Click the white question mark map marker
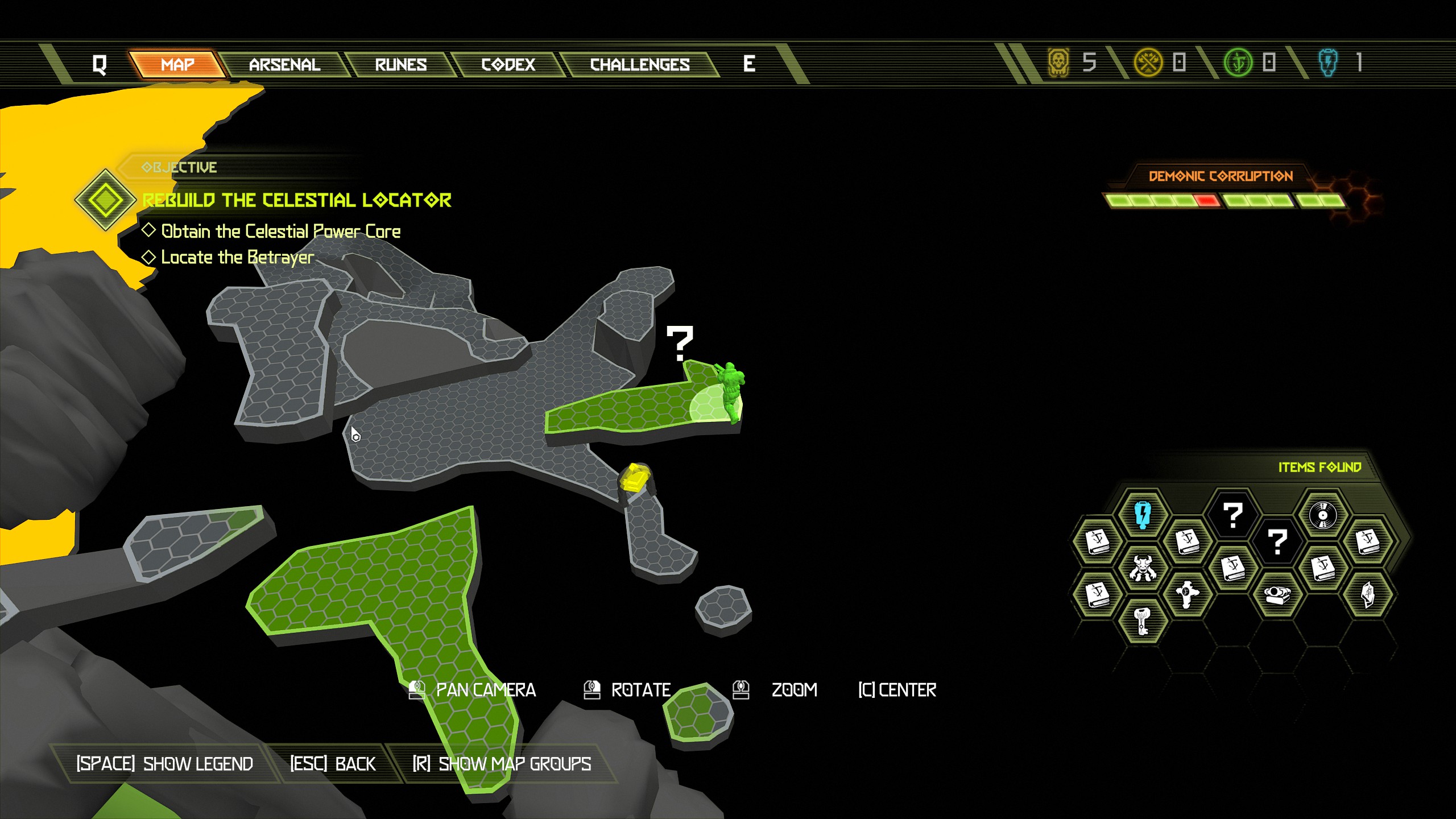Screen dimensions: 1456x819 point(680,343)
